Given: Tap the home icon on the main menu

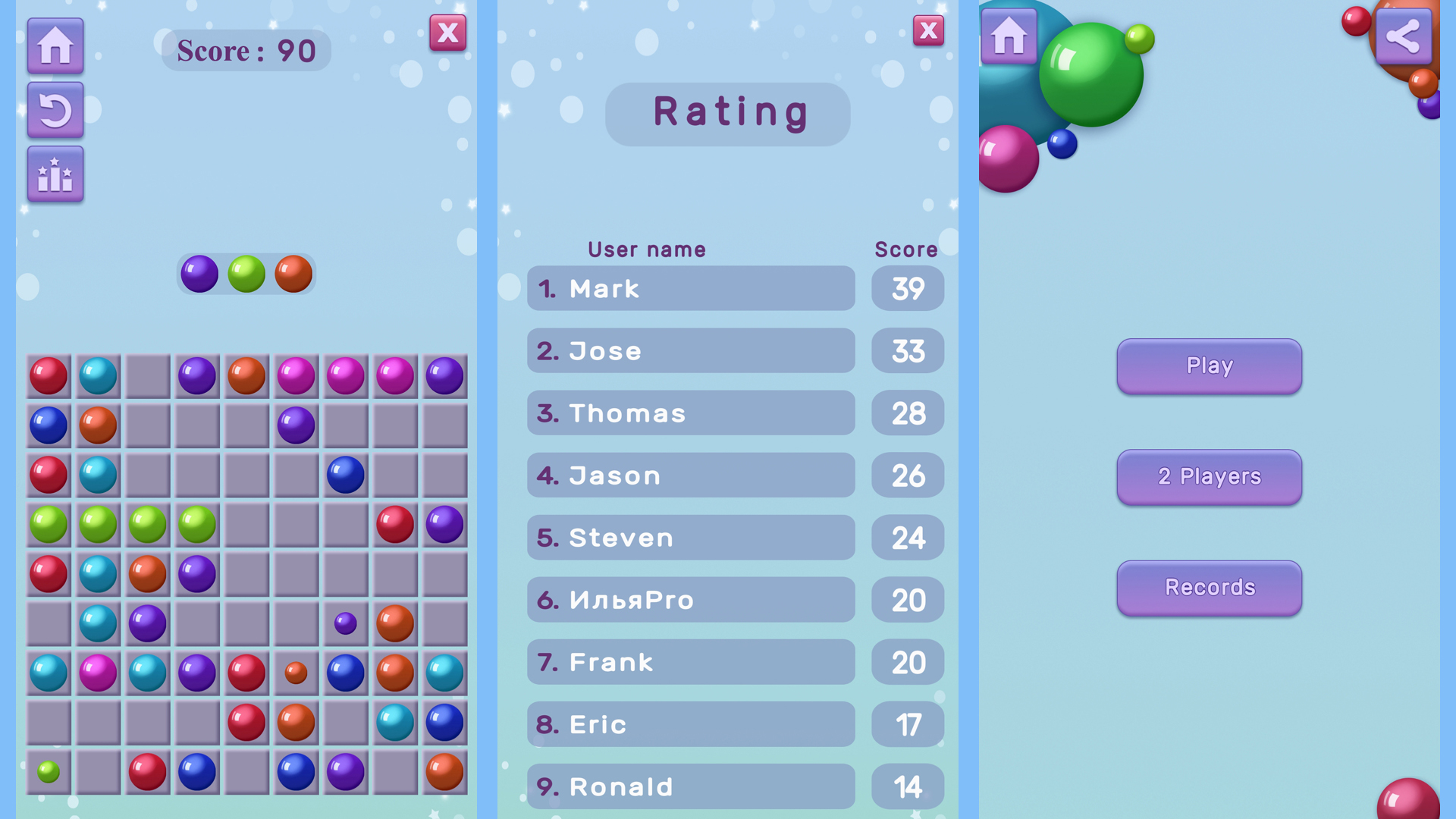Looking at the screenshot, I should click(x=1009, y=34).
